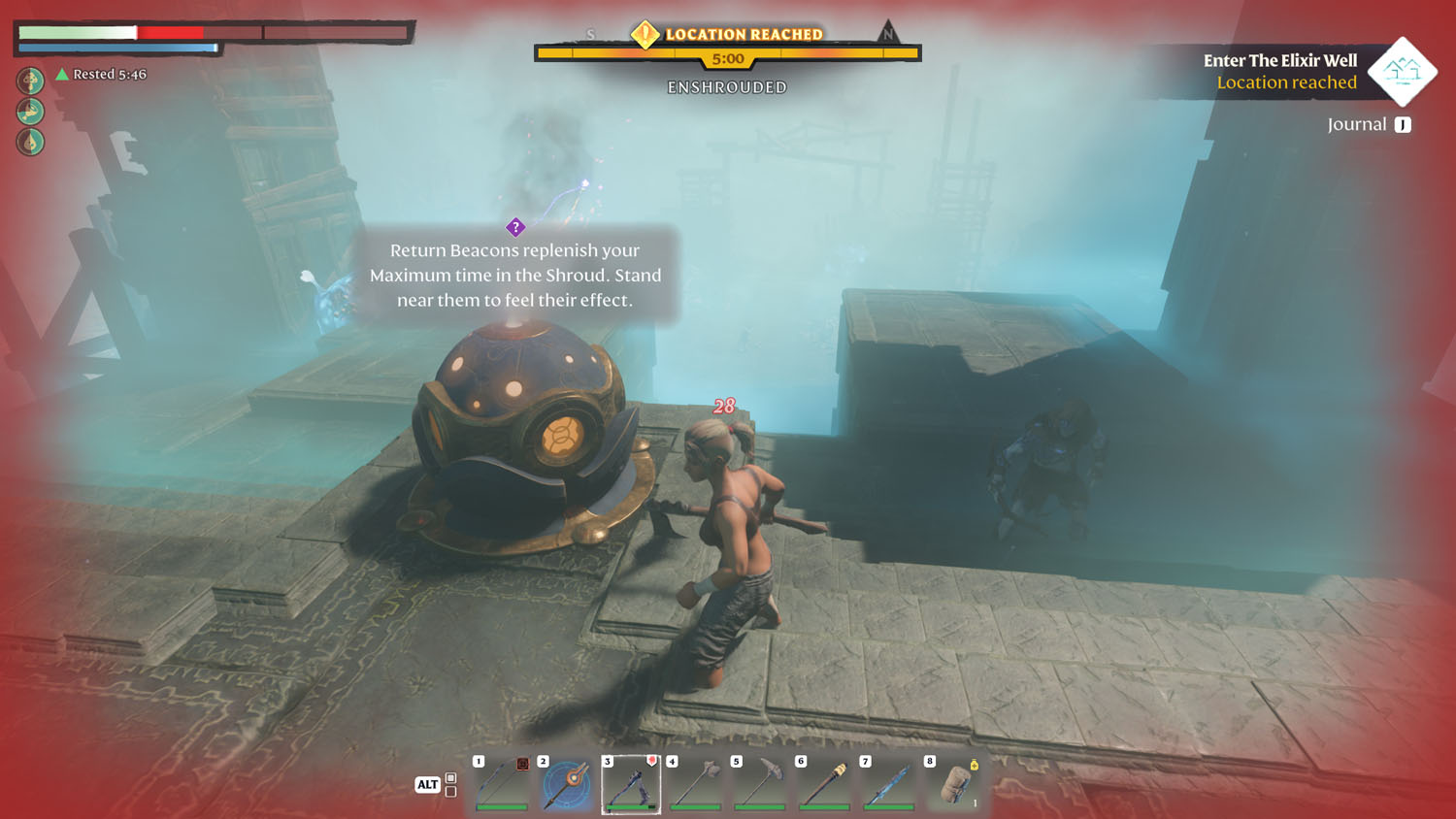Image resolution: width=1456 pixels, height=819 pixels.
Task: Select the torch in hotbar slot 6
Action: pyautogui.click(x=825, y=784)
